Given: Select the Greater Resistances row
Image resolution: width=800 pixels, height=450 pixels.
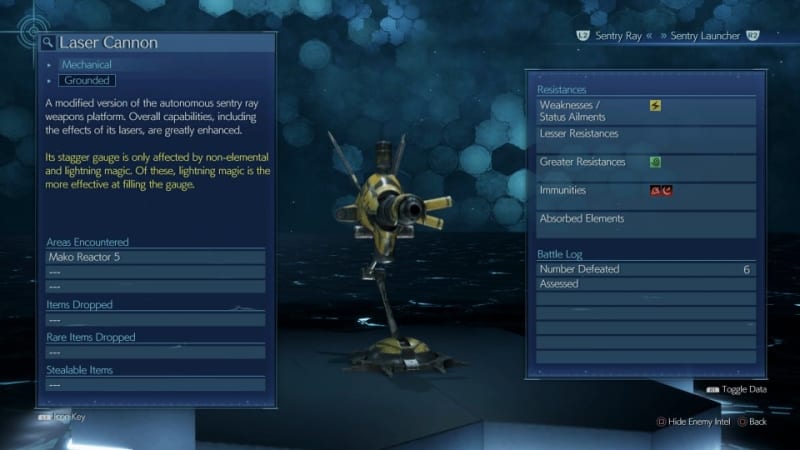Looking at the screenshot, I should (645, 162).
